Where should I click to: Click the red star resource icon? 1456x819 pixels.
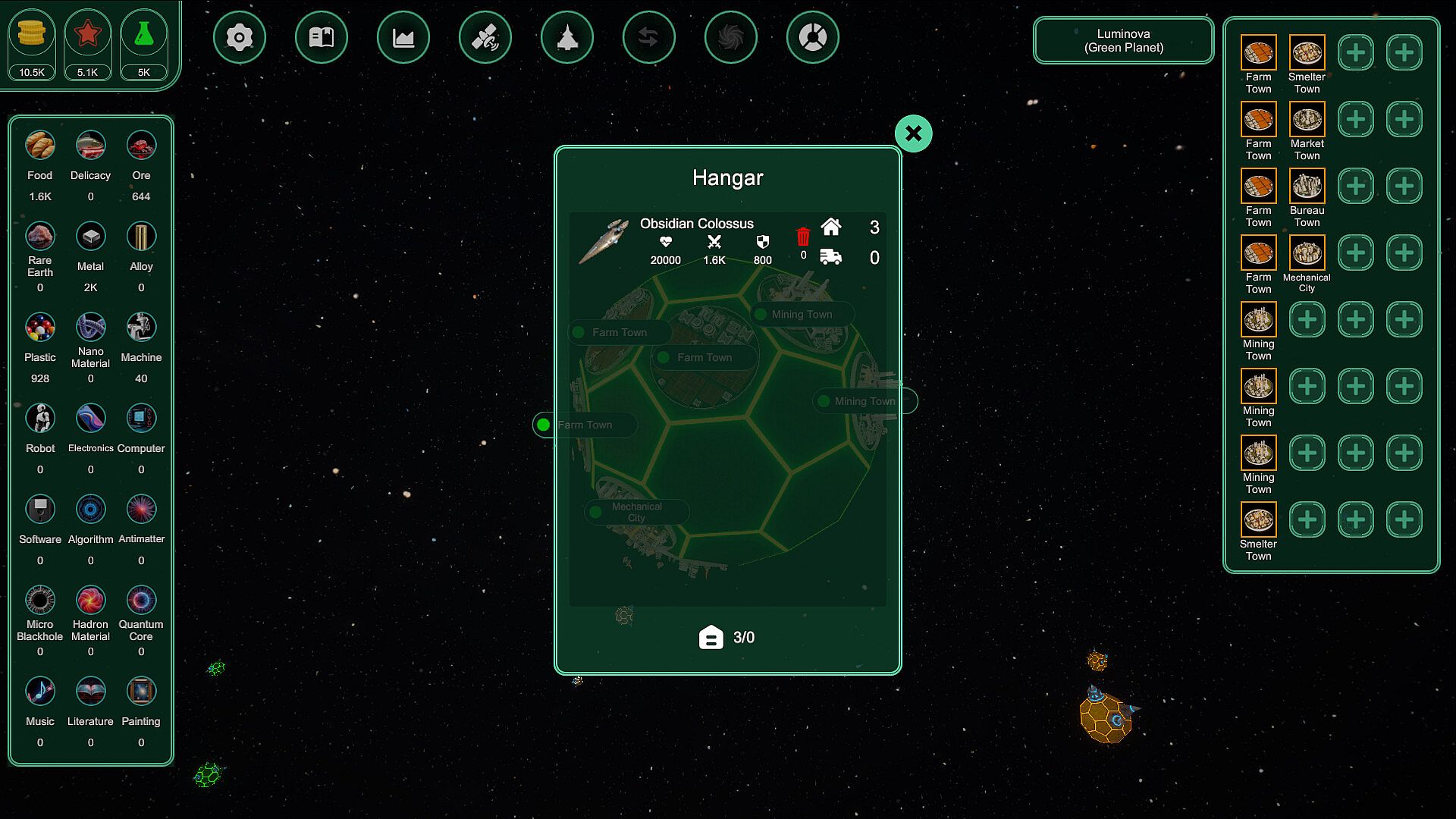(x=87, y=34)
